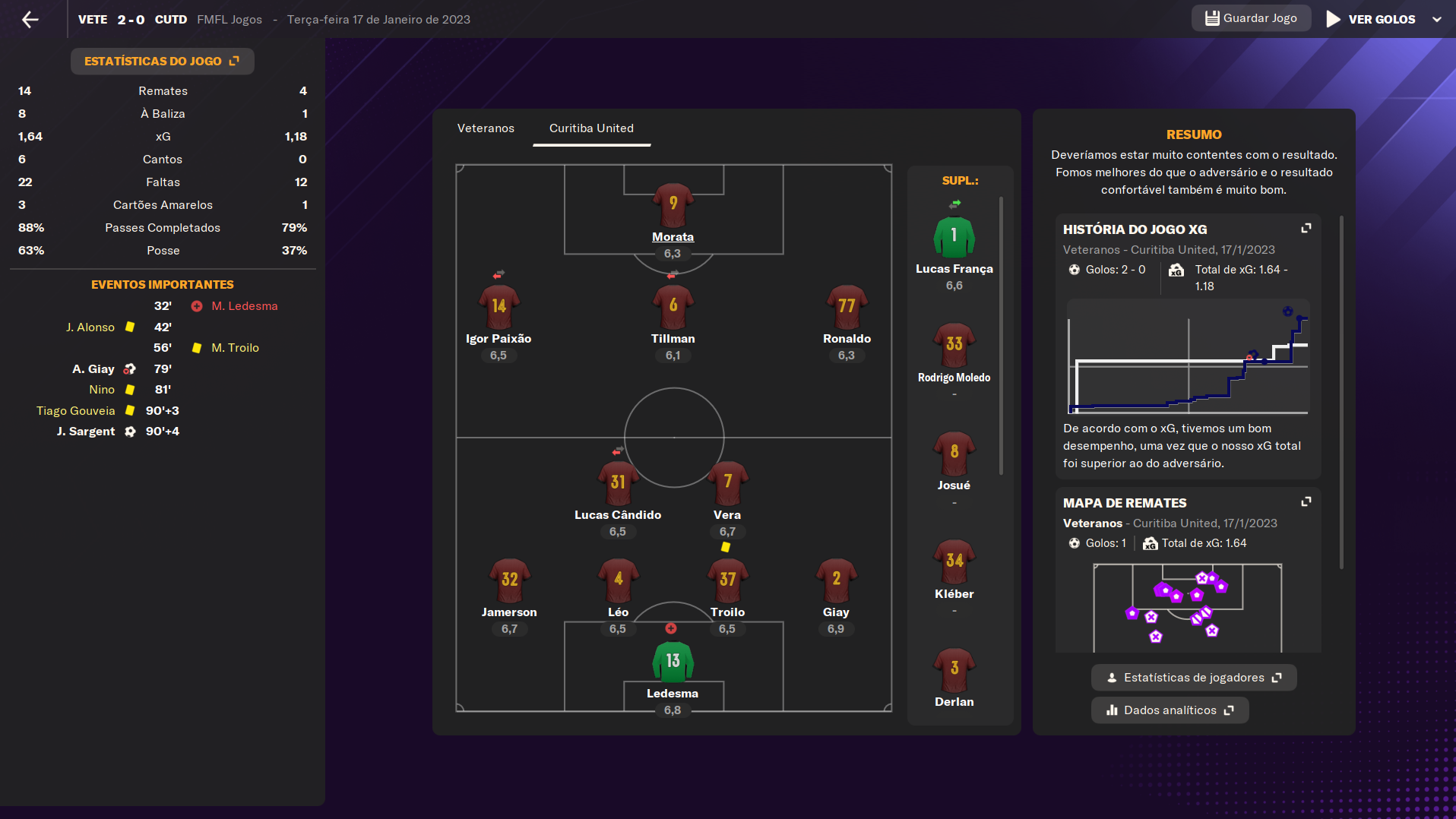Open the Estatísticas do Jogo panel
Image resolution: width=1456 pixels, height=819 pixels.
(x=162, y=61)
